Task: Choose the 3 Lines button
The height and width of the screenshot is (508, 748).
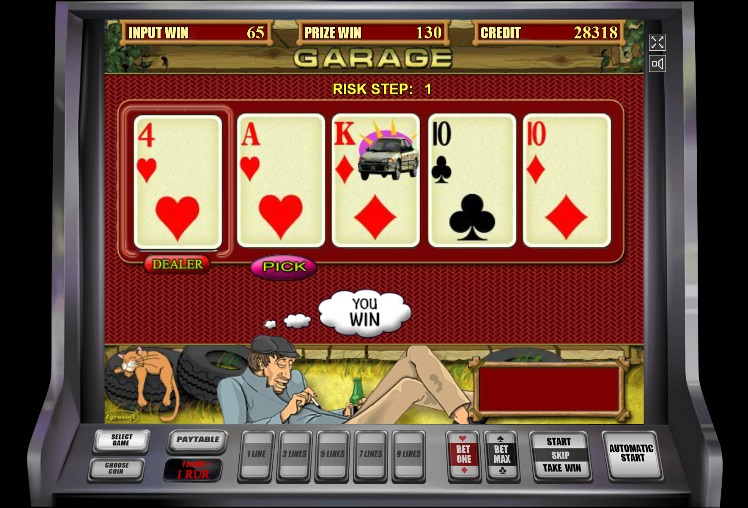Action: [x=295, y=455]
